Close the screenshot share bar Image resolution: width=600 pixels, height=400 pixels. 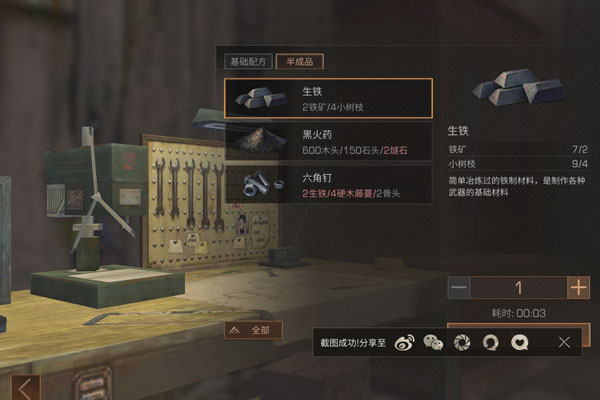[565, 342]
